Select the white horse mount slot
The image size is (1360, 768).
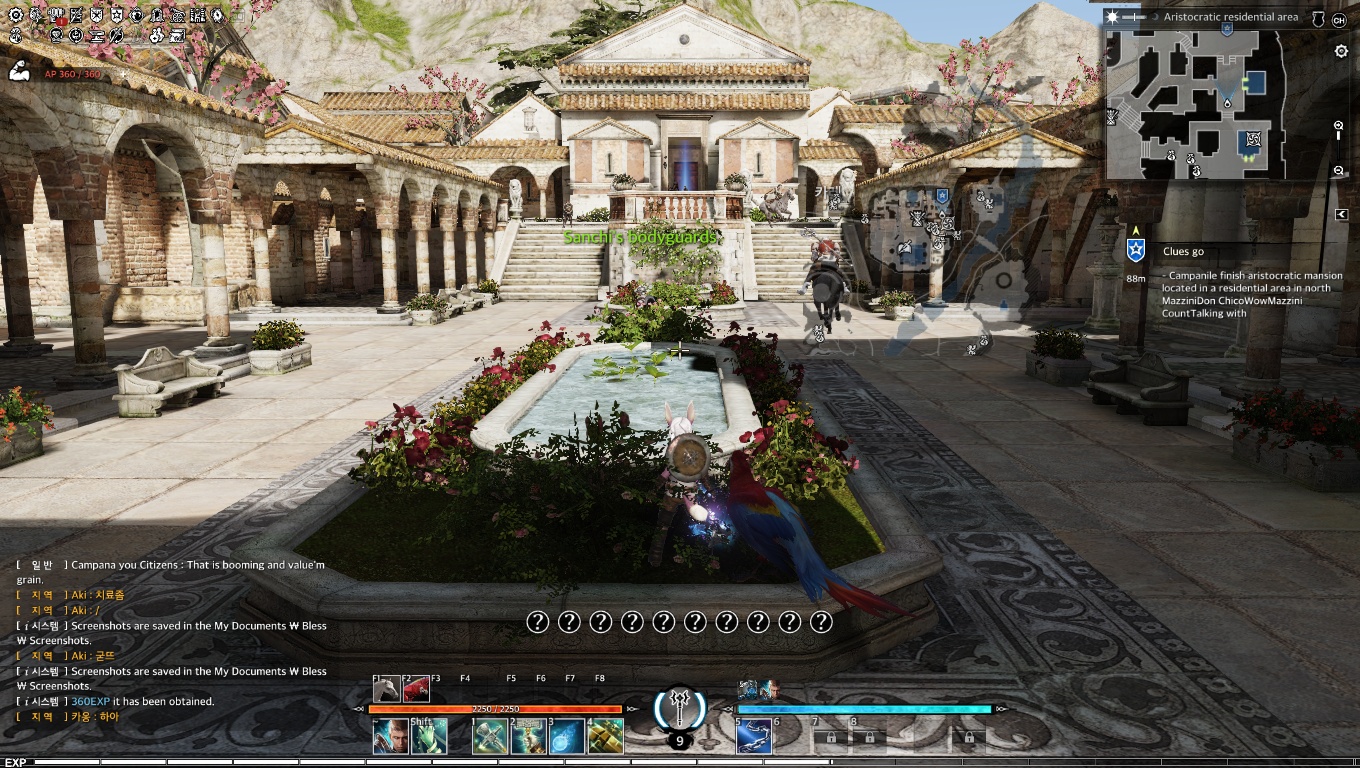pos(387,689)
